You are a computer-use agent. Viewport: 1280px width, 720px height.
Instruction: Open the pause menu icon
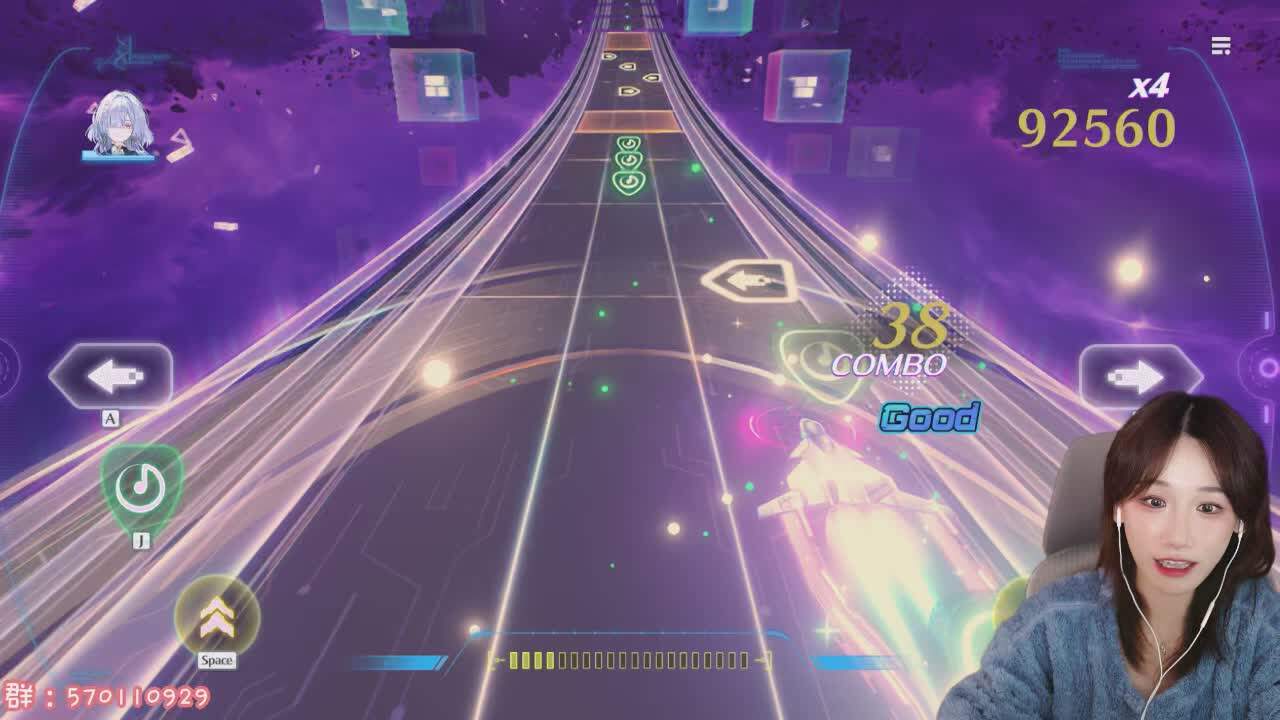[1220, 46]
